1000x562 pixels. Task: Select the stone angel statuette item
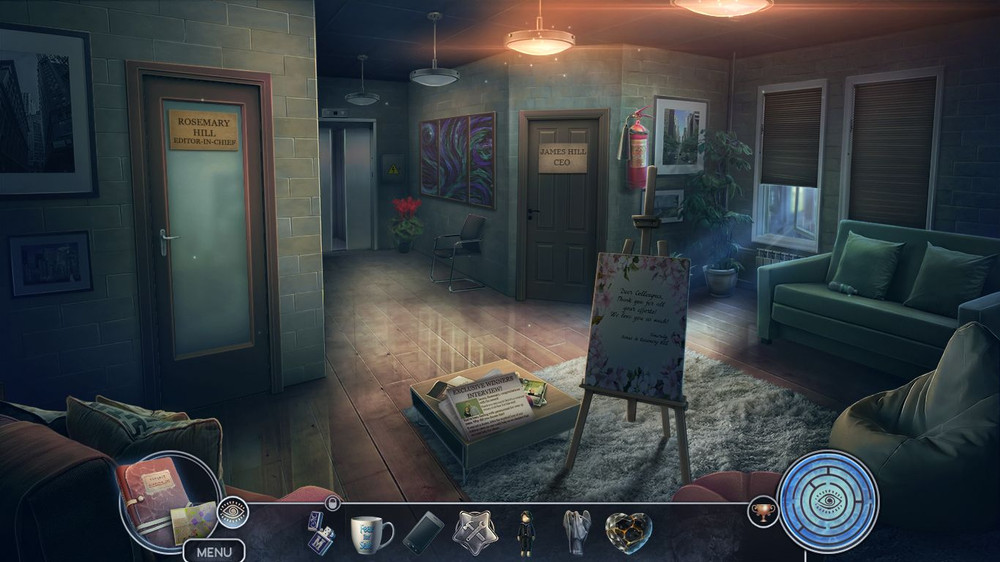click(x=578, y=531)
